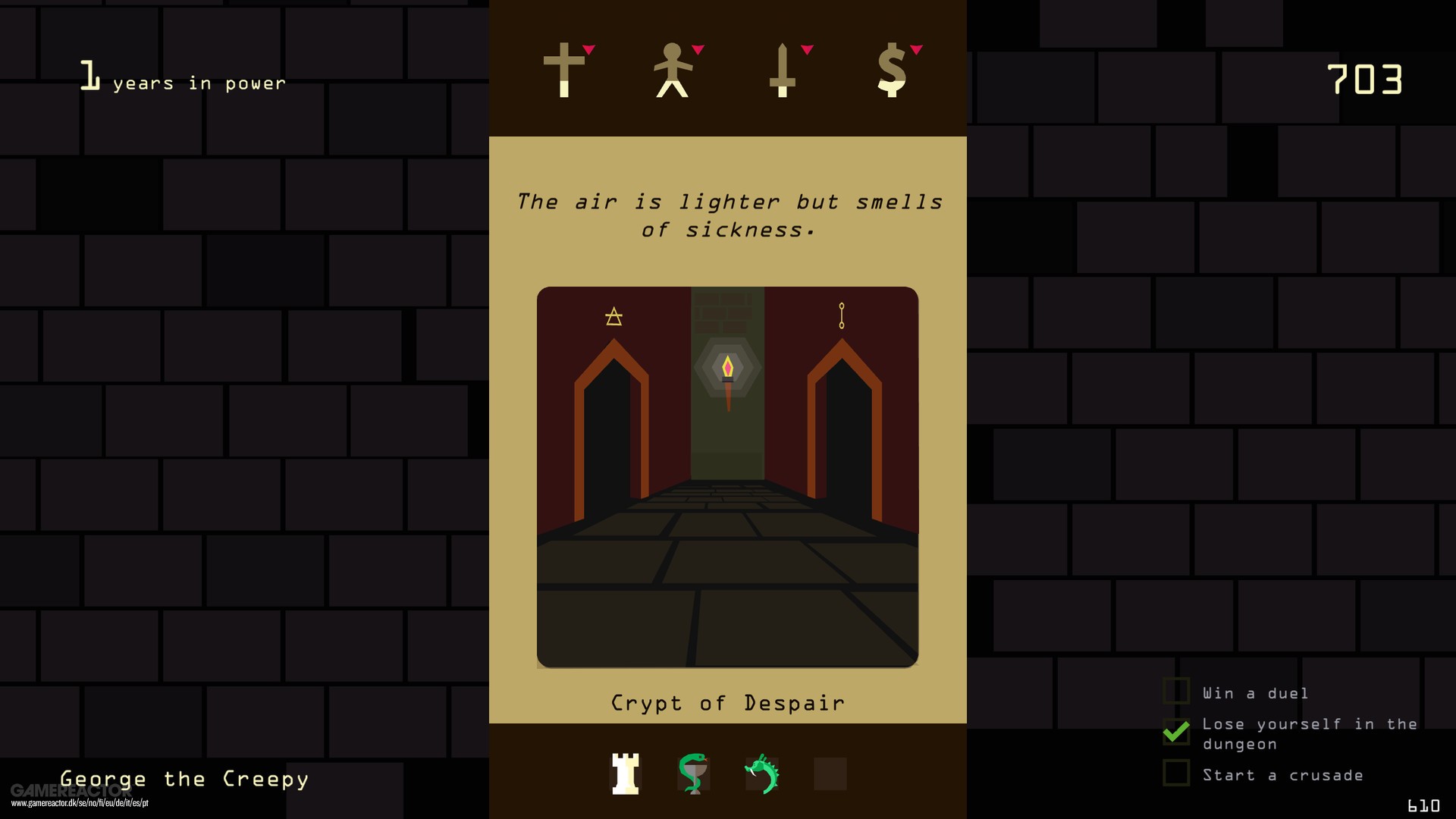Select the green dragon icon
Viewport: 1456px width, 819px height.
click(x=762, y=773)
